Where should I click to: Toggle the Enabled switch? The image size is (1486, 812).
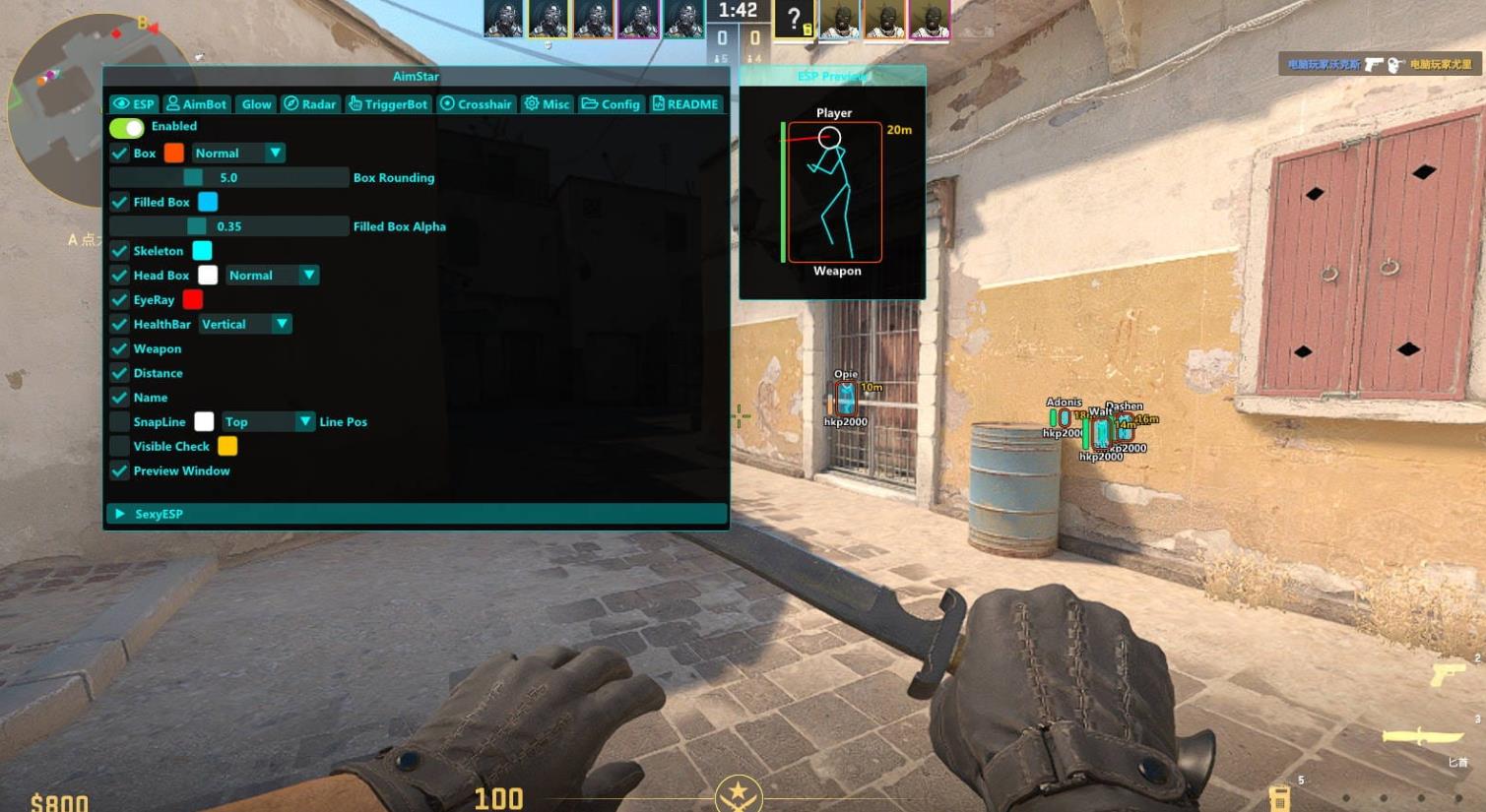[x=127, y=126]
